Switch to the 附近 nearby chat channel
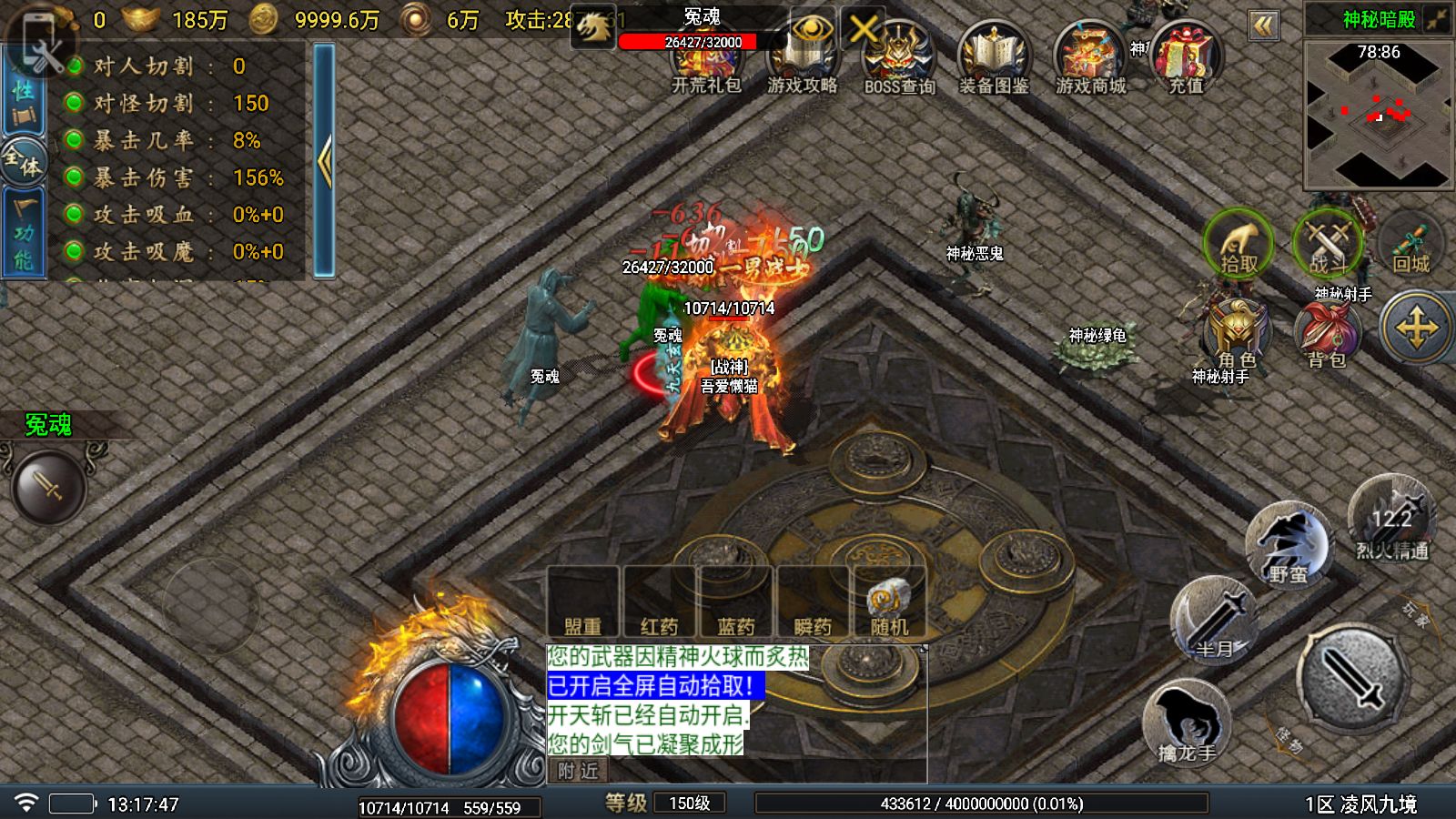 click(x=578, y=771)
